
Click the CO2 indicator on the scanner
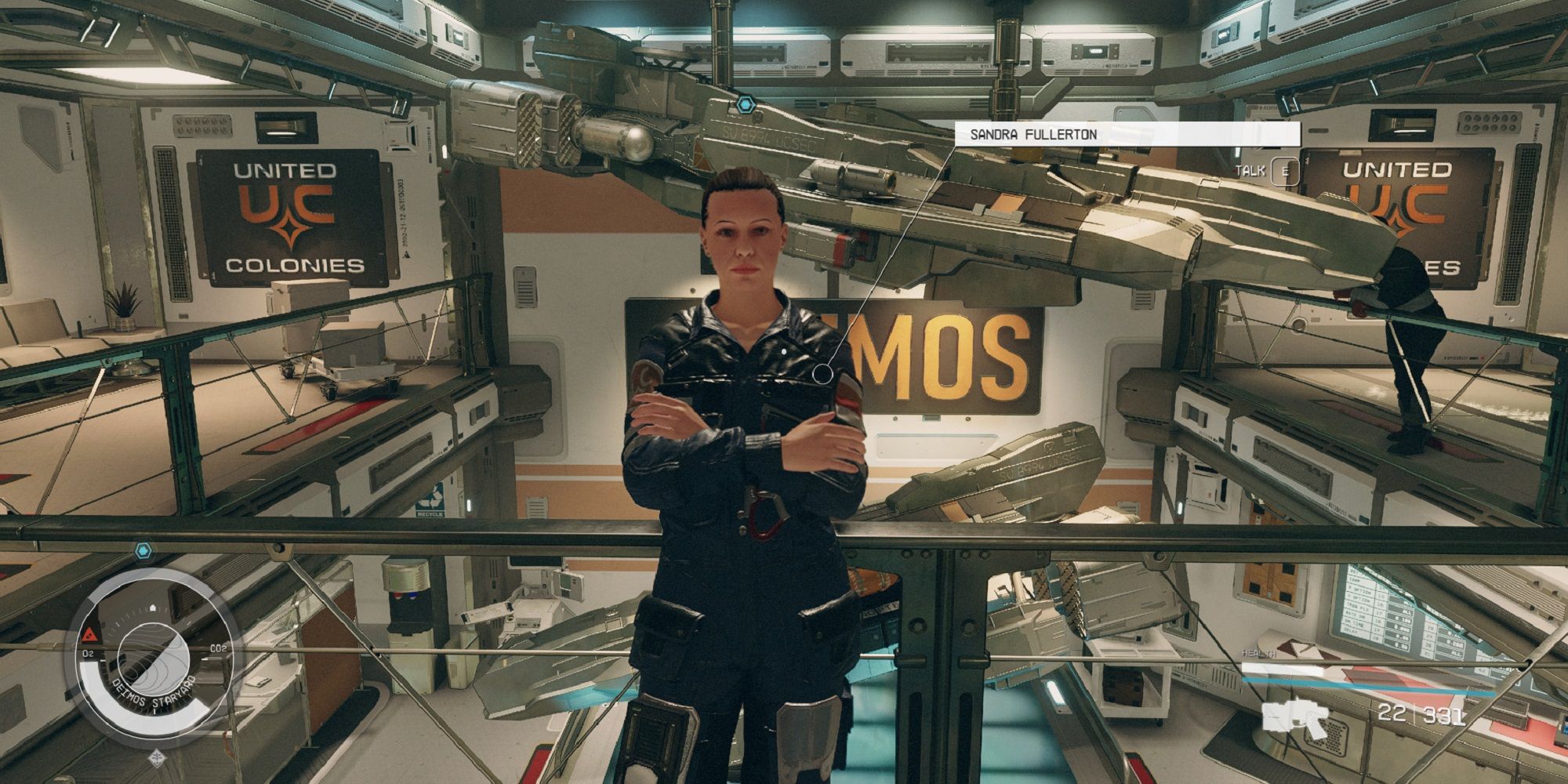coord(219,648)
